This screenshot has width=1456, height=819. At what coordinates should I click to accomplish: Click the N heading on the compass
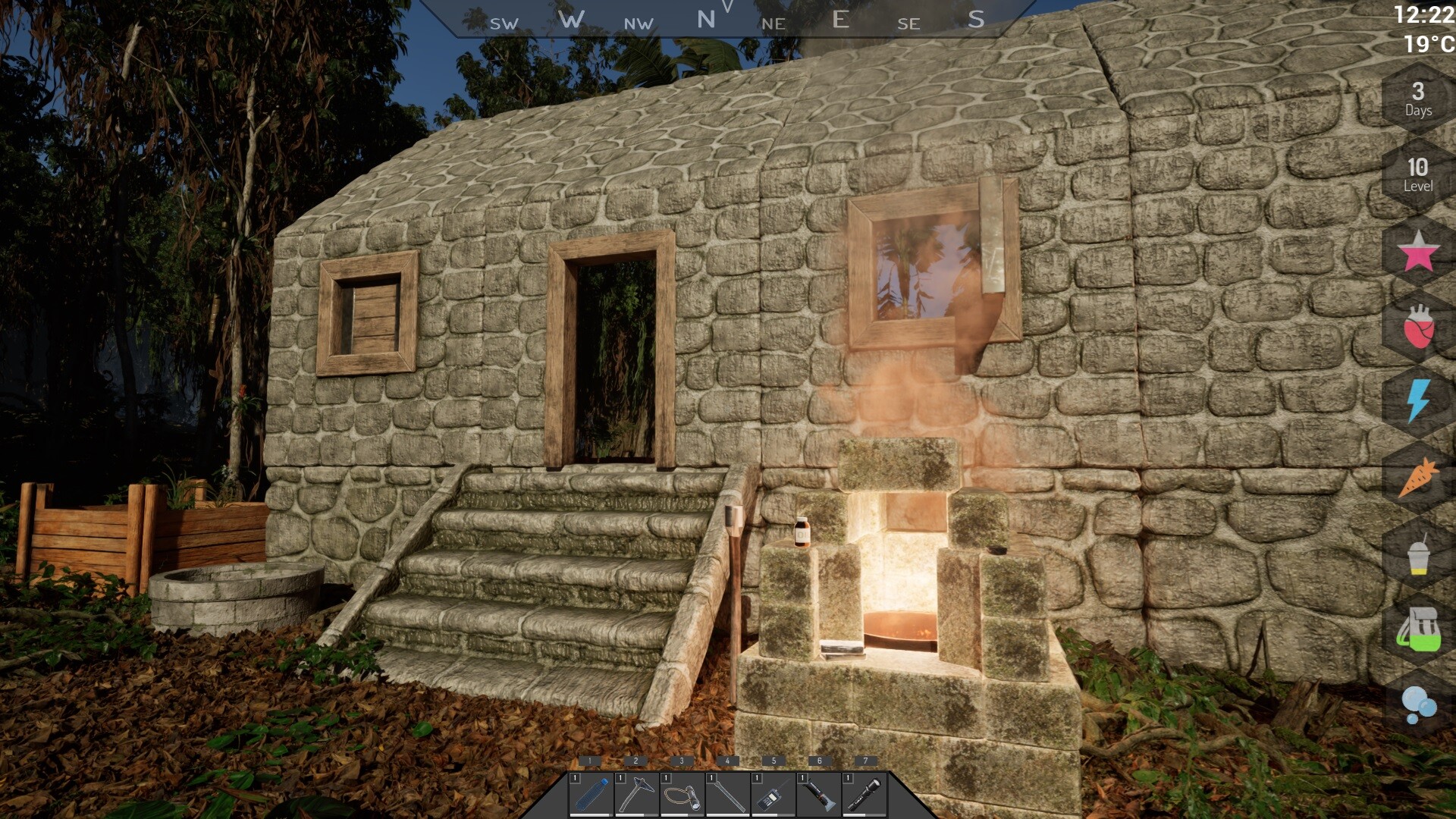click(x=707, y=17)
